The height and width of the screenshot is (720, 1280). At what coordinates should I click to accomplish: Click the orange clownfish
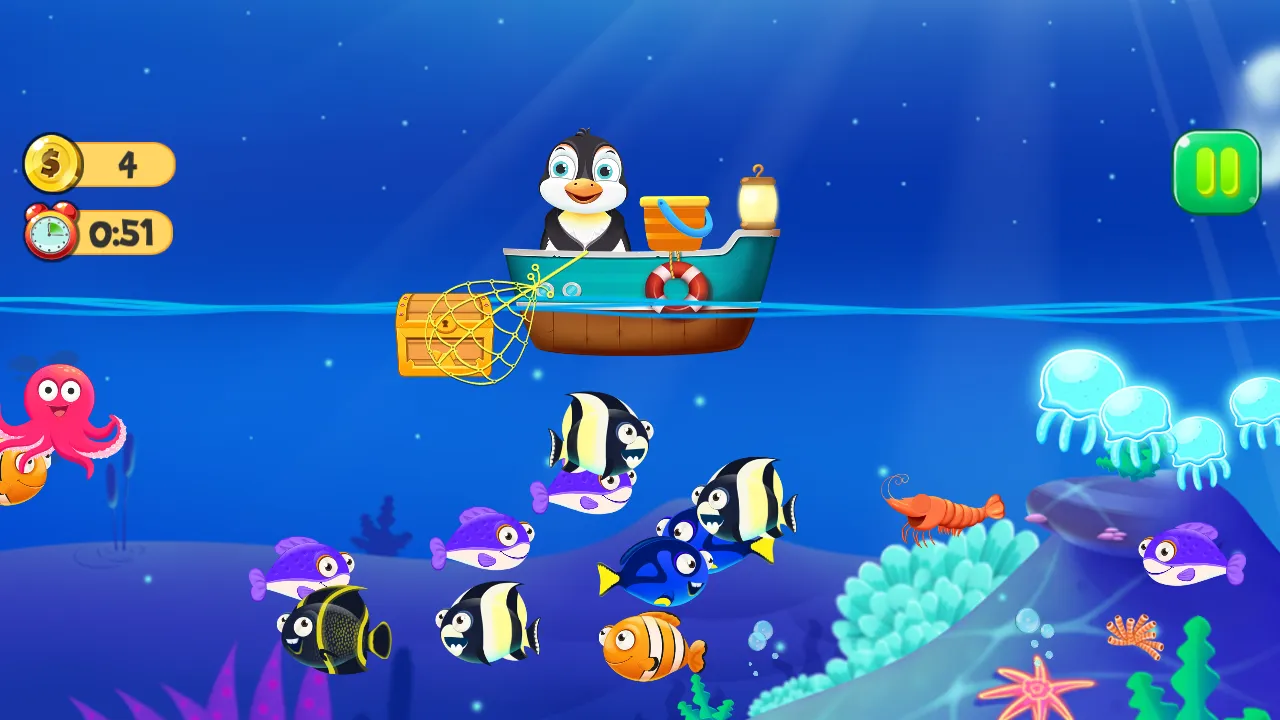(x=645, y=647)
